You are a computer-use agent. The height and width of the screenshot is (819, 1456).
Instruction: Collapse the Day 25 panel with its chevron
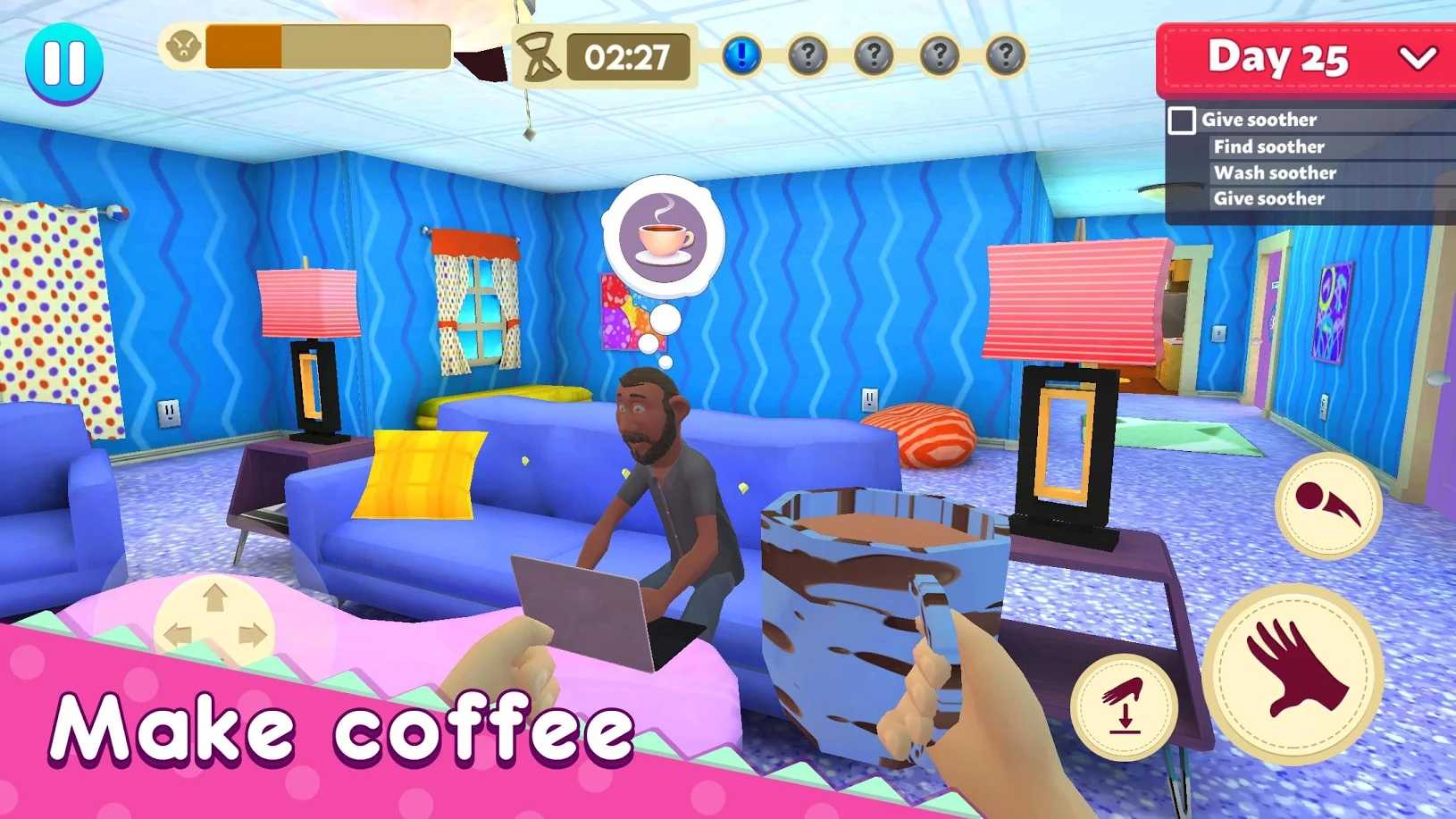pos(1418,60)
